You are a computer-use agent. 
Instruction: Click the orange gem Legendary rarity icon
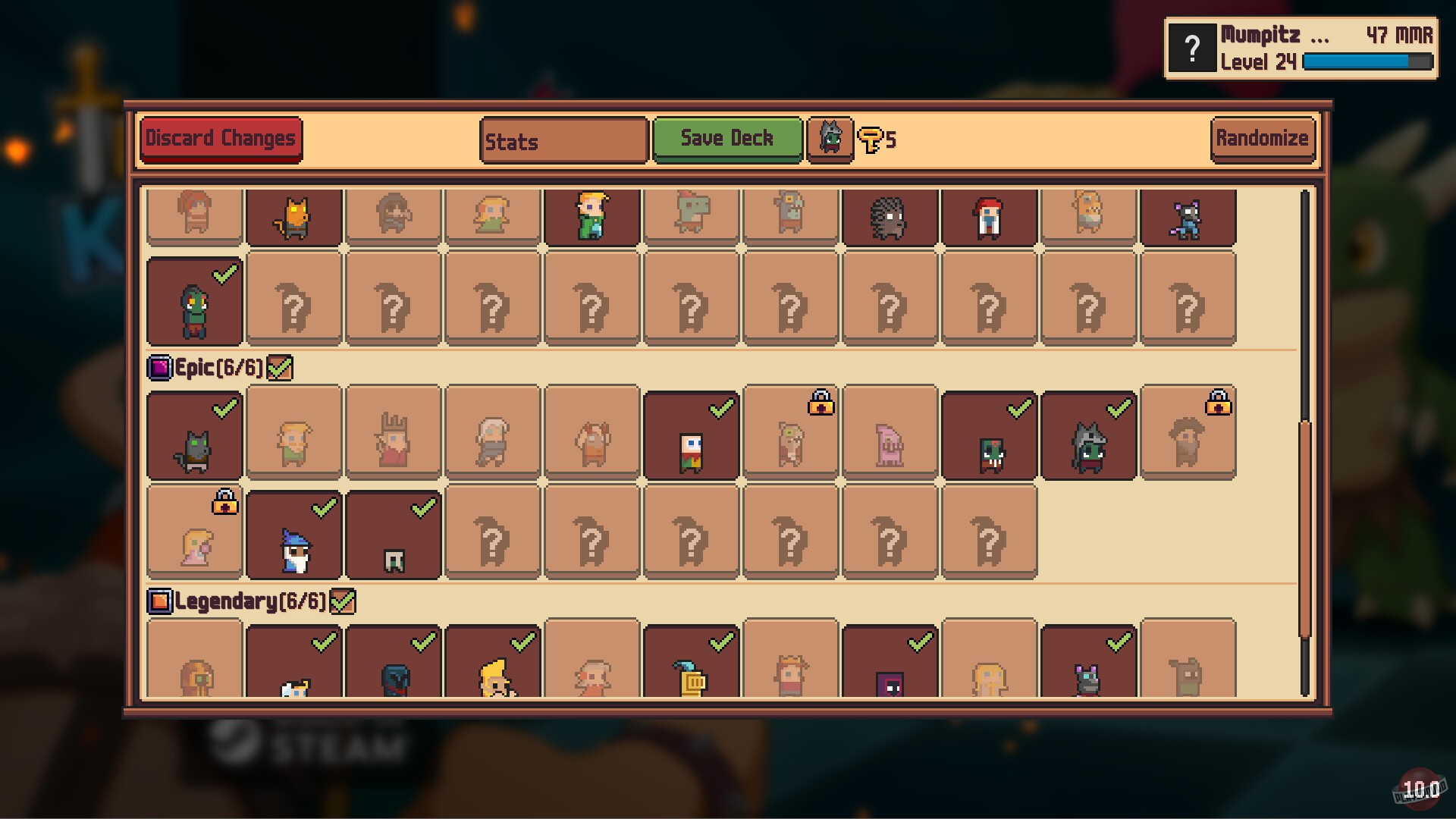158,601
